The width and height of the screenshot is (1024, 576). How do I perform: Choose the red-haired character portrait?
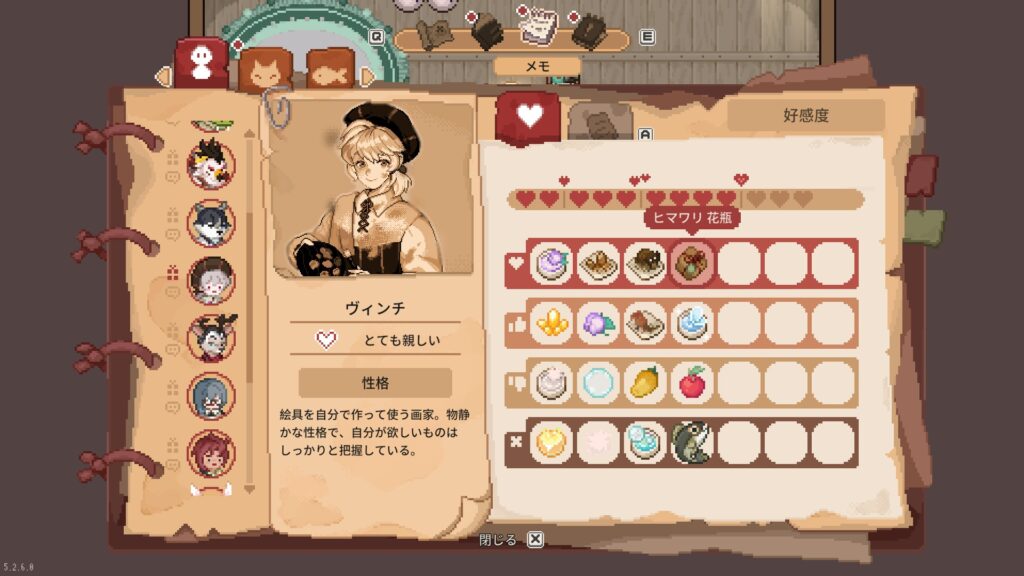(211, 453)
